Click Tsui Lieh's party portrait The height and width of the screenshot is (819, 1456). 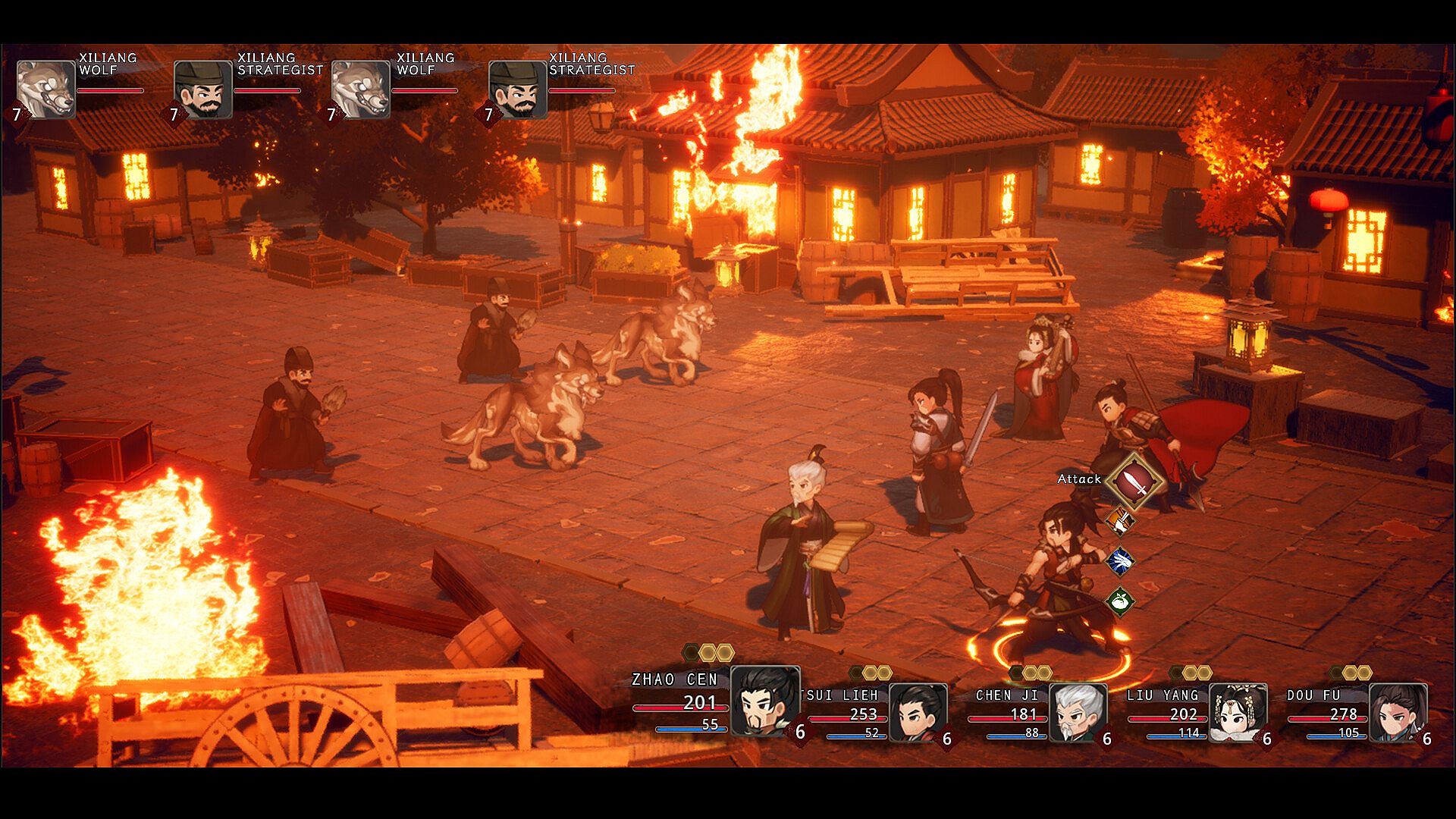[918, 712]
